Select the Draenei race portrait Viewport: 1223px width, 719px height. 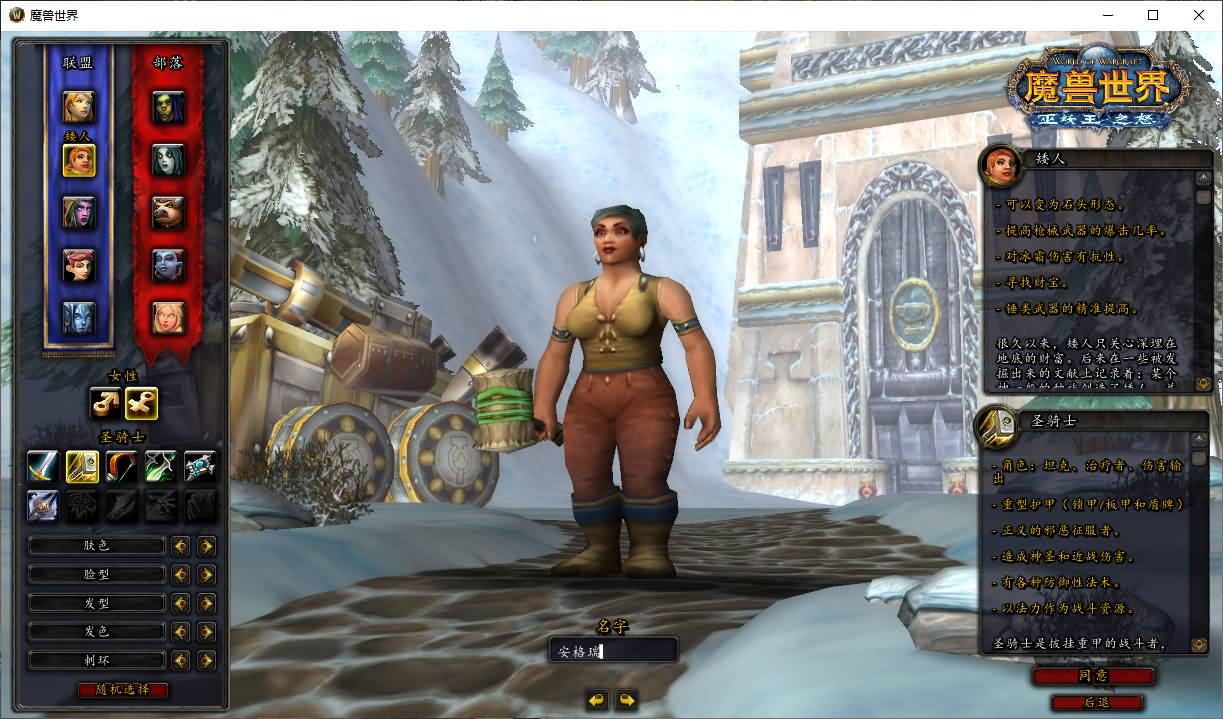79,318
